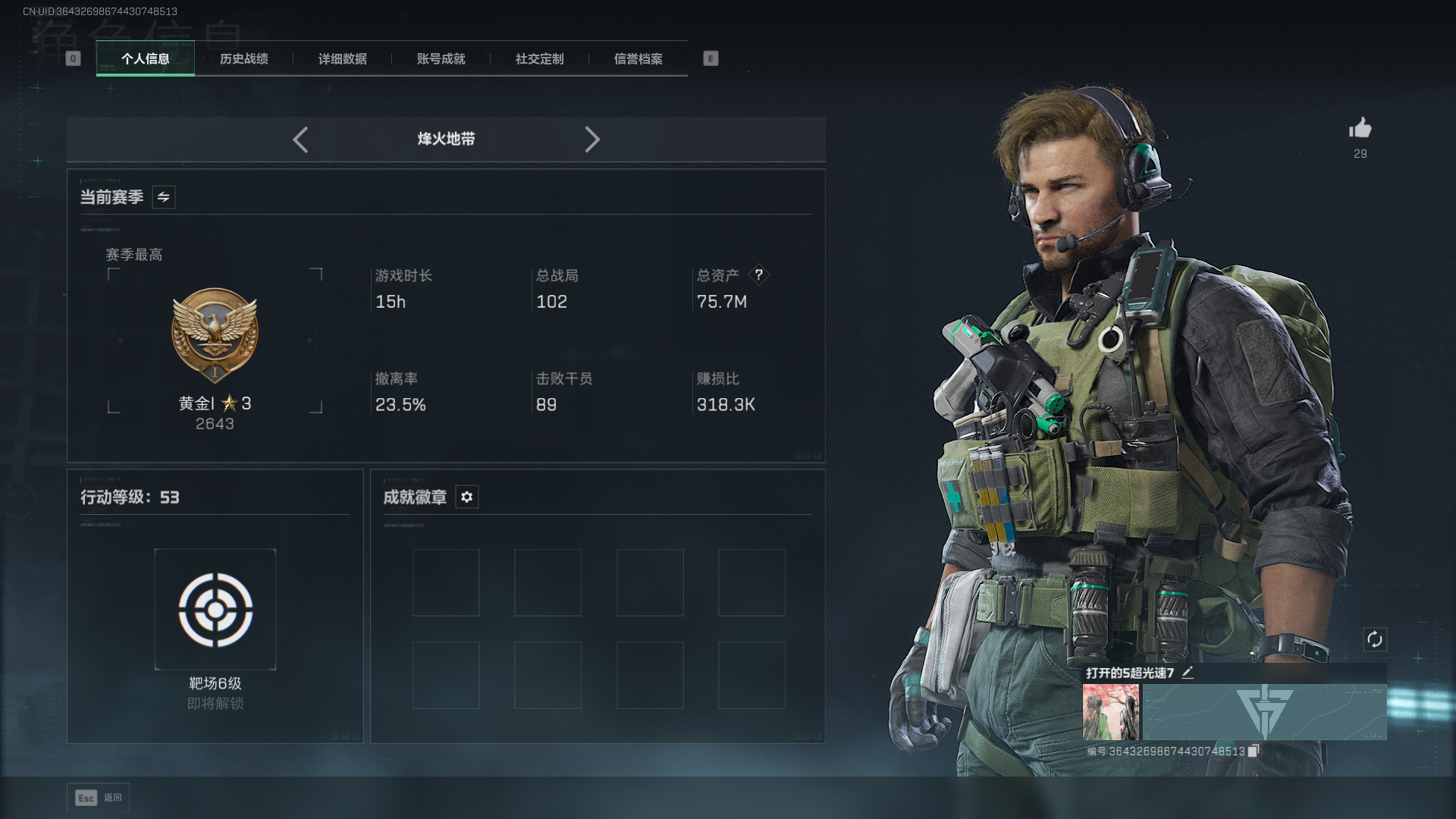
Task: Click the 返回 back button
Action: 98,798
